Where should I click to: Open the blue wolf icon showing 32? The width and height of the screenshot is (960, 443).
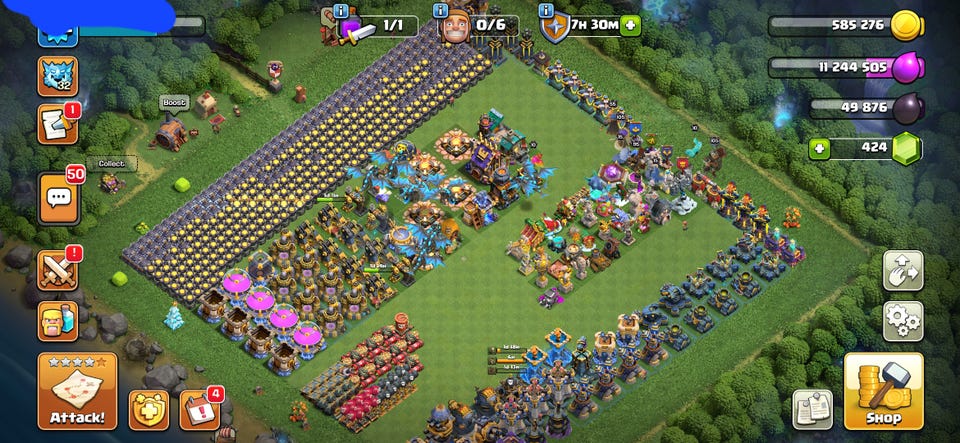57,76
